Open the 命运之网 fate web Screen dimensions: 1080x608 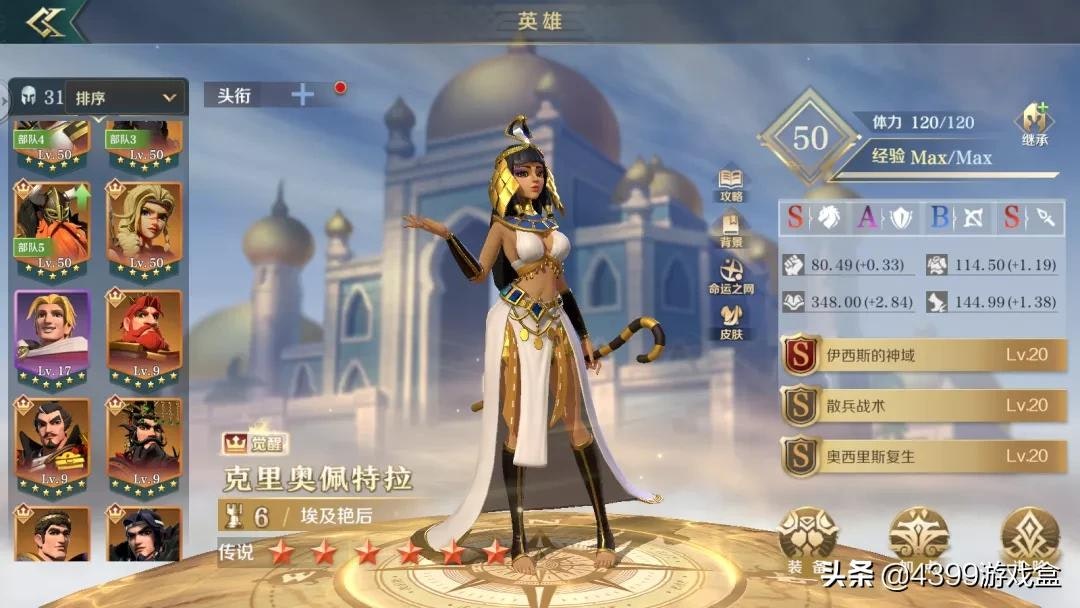pos(731,276)
